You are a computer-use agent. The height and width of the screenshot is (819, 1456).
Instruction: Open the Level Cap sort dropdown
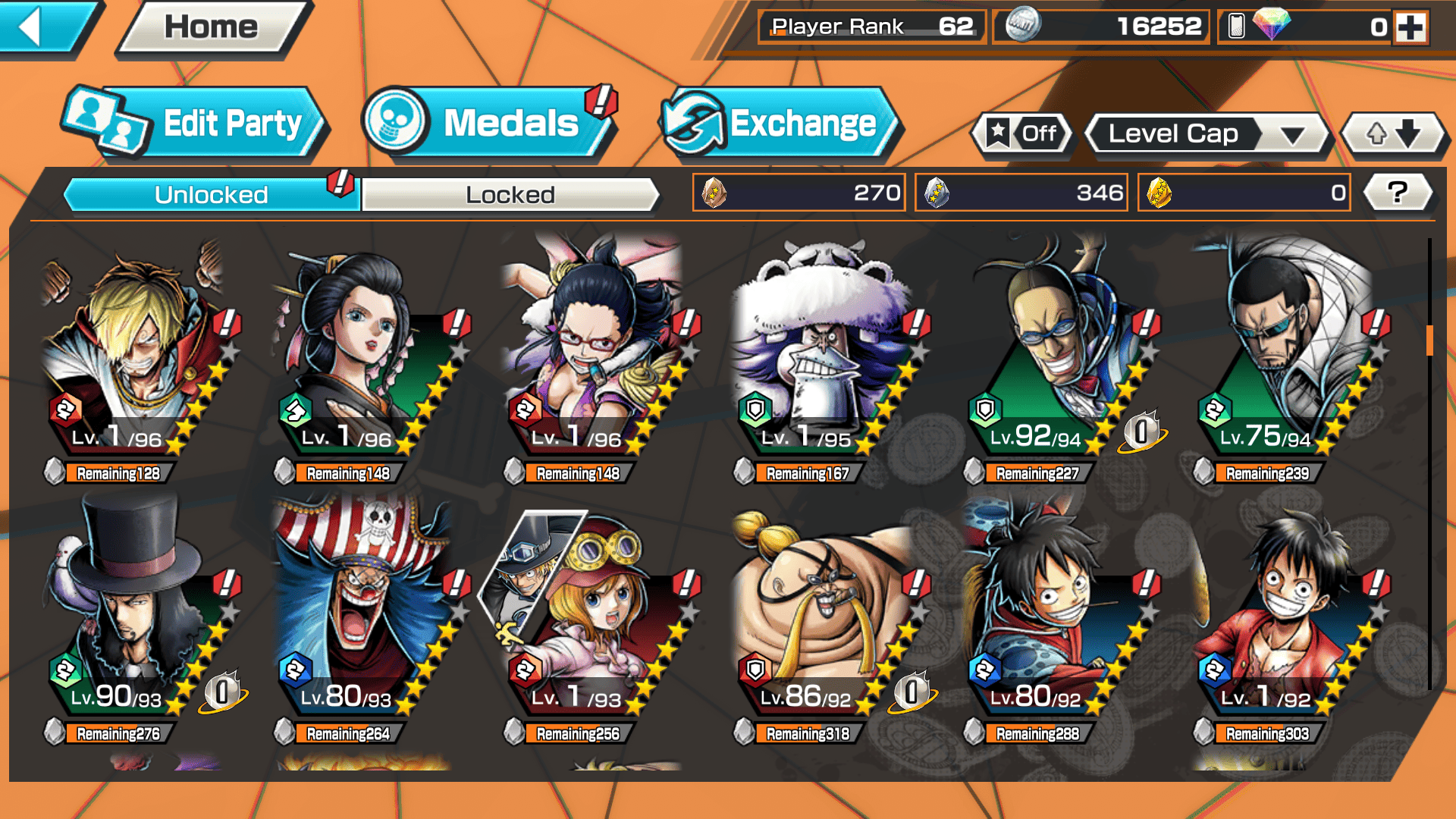1207,134
